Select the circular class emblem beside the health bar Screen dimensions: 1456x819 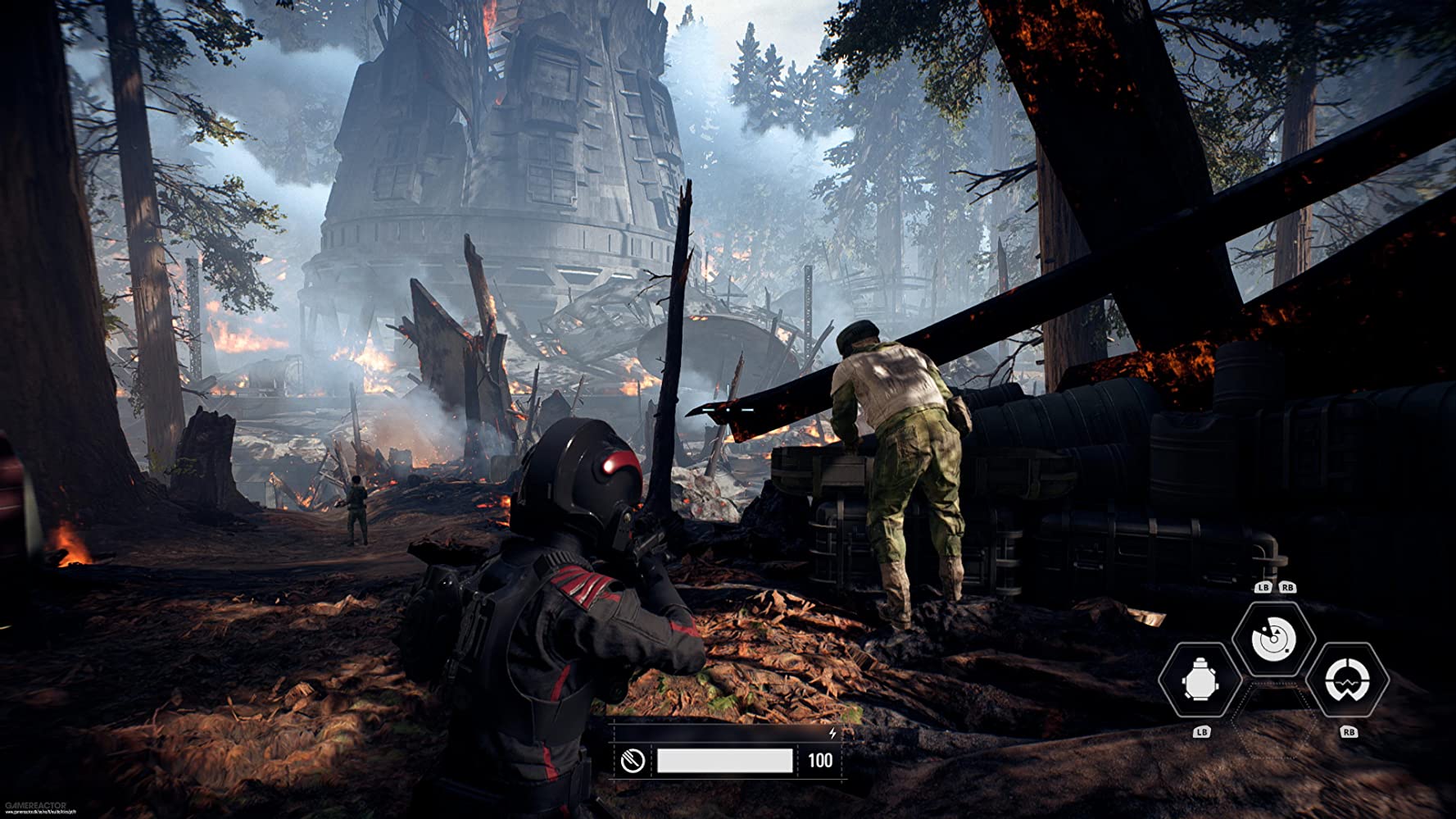pyautogui.click(x=633, y=761)
